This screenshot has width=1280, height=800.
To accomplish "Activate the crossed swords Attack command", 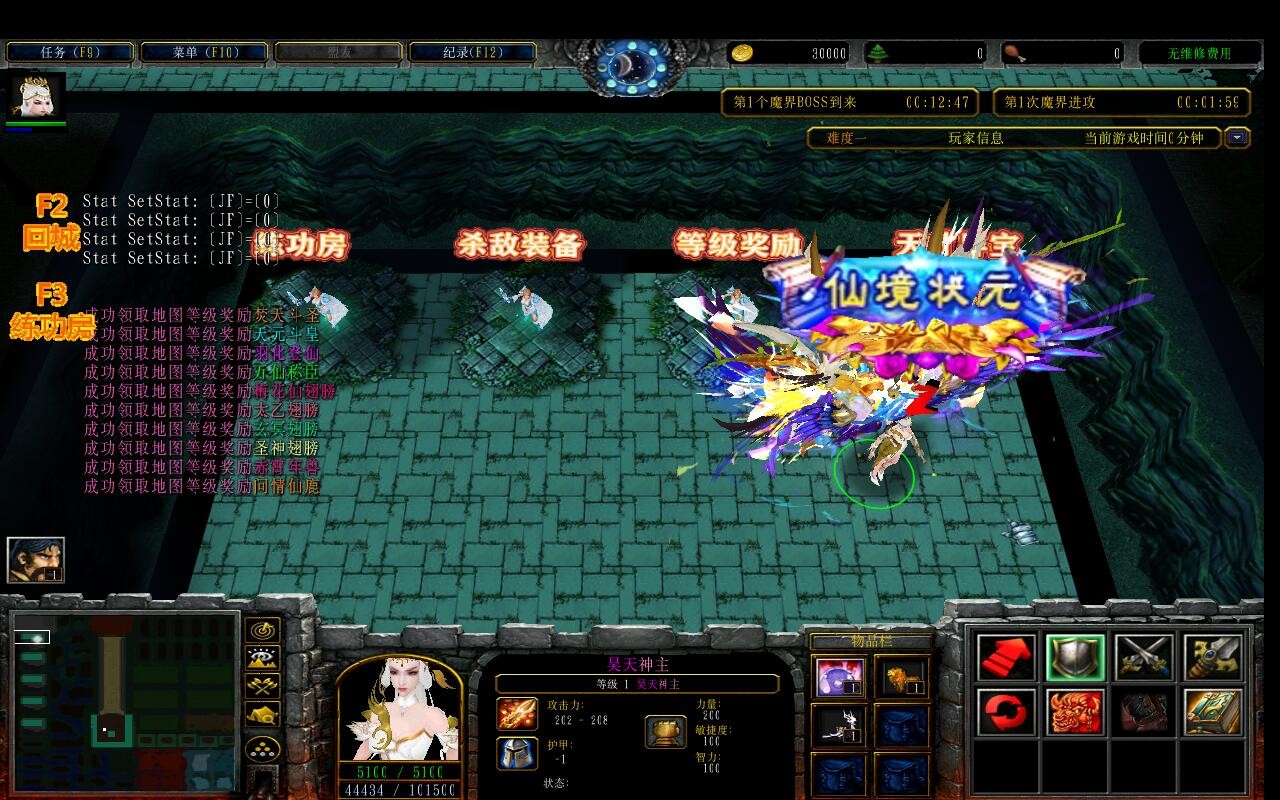I will pyautogui.click(x=1144, y=657).
